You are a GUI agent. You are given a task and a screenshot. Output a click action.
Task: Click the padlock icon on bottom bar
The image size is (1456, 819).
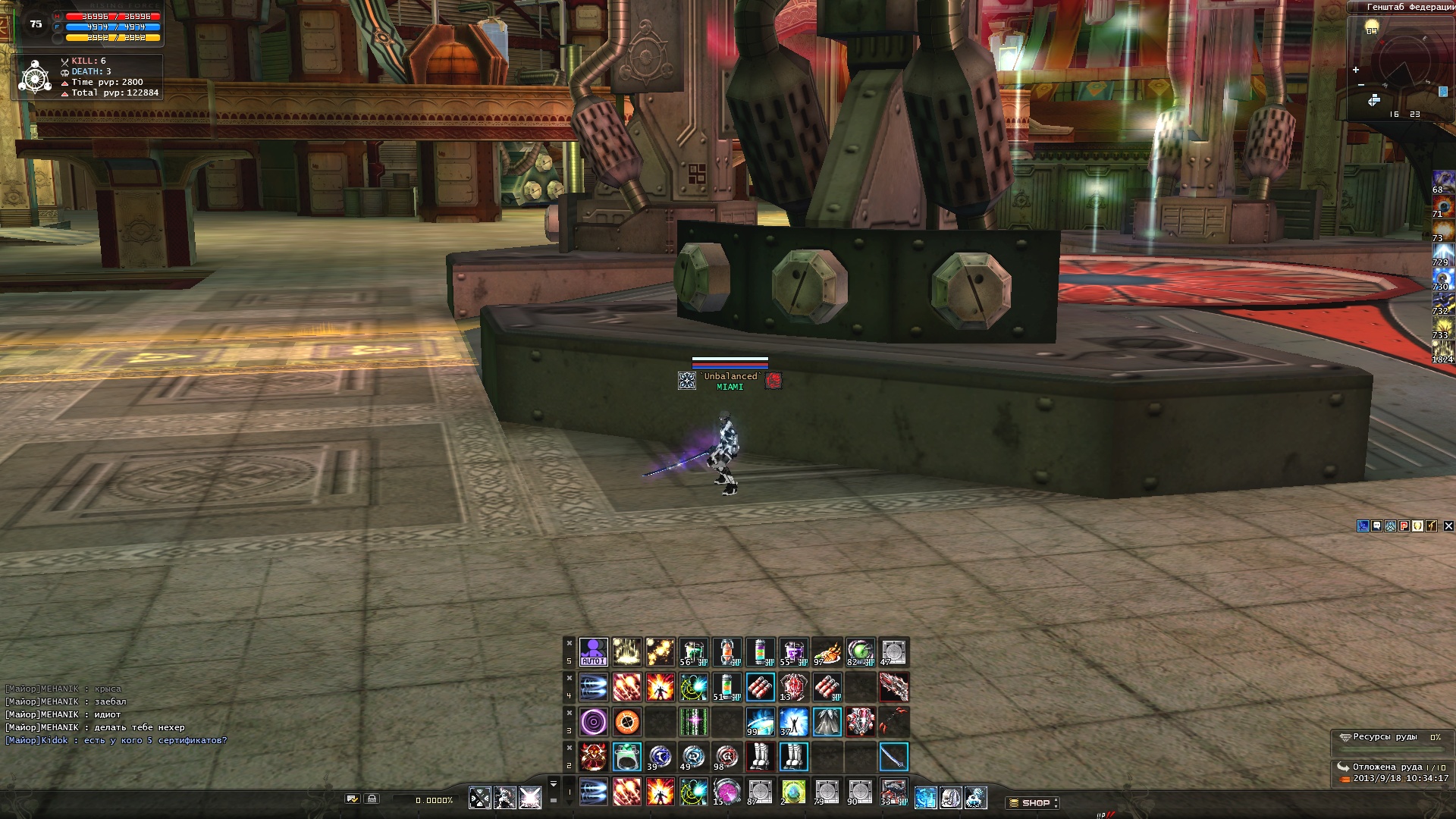[x=372, y=799]
